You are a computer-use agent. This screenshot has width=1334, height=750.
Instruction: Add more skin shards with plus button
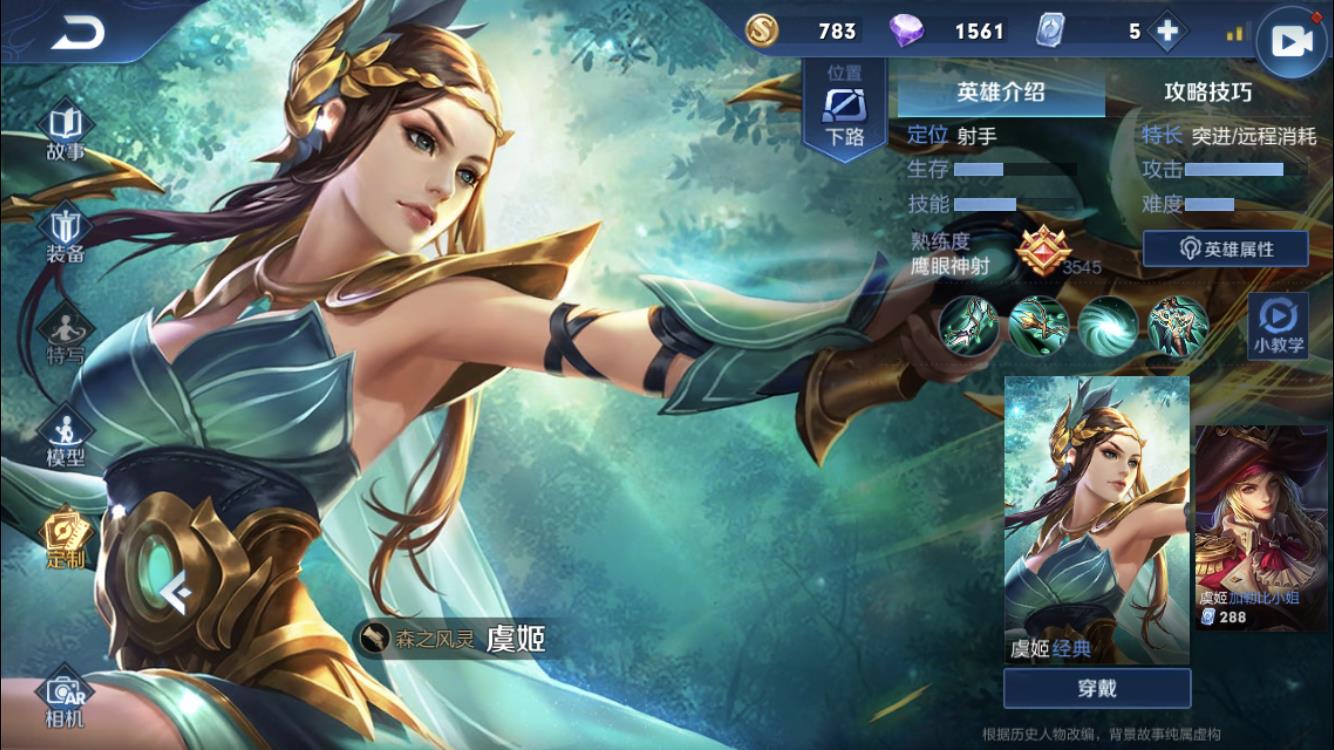coord(1166,31)
